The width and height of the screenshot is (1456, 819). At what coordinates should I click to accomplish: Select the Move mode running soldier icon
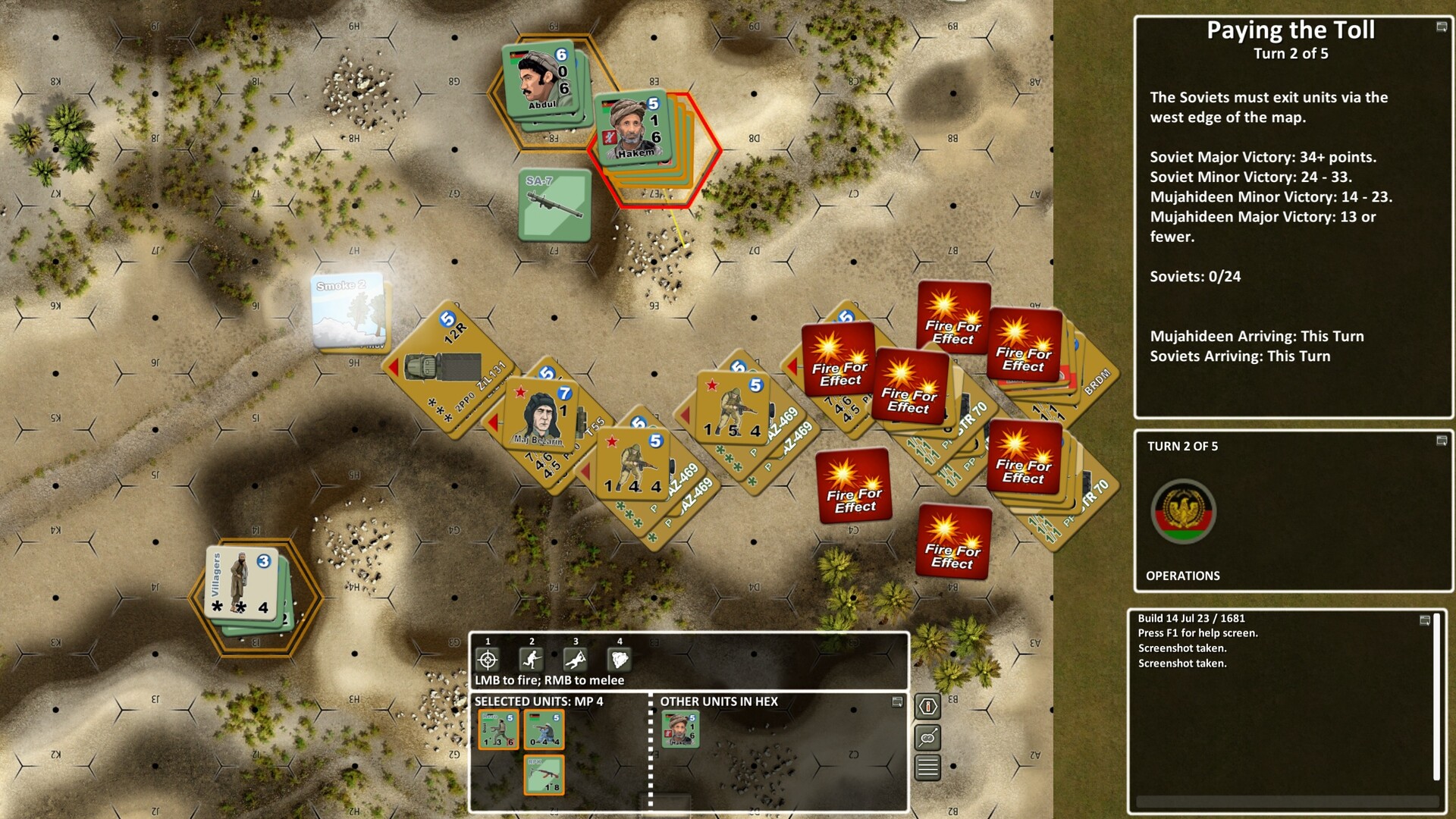coord(531,658)
